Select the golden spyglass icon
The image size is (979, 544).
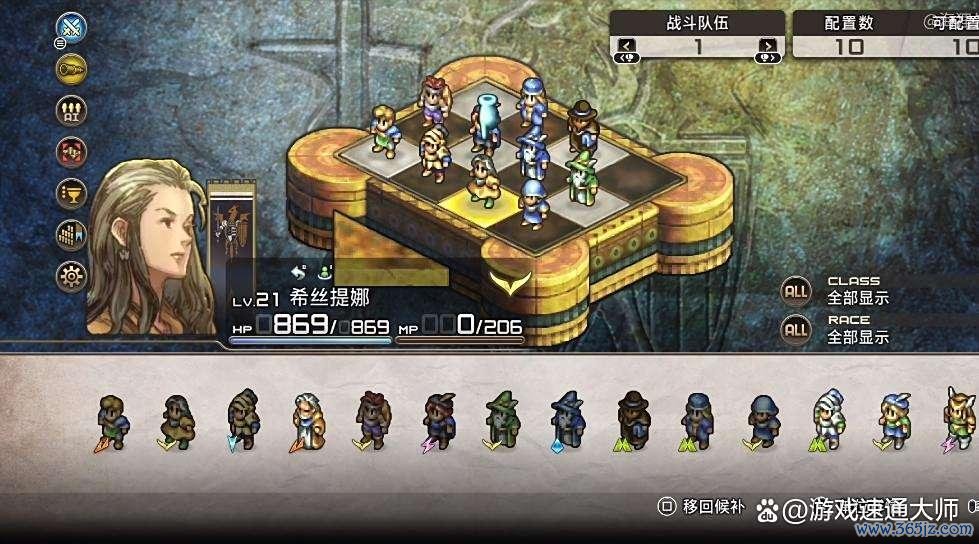71,68
